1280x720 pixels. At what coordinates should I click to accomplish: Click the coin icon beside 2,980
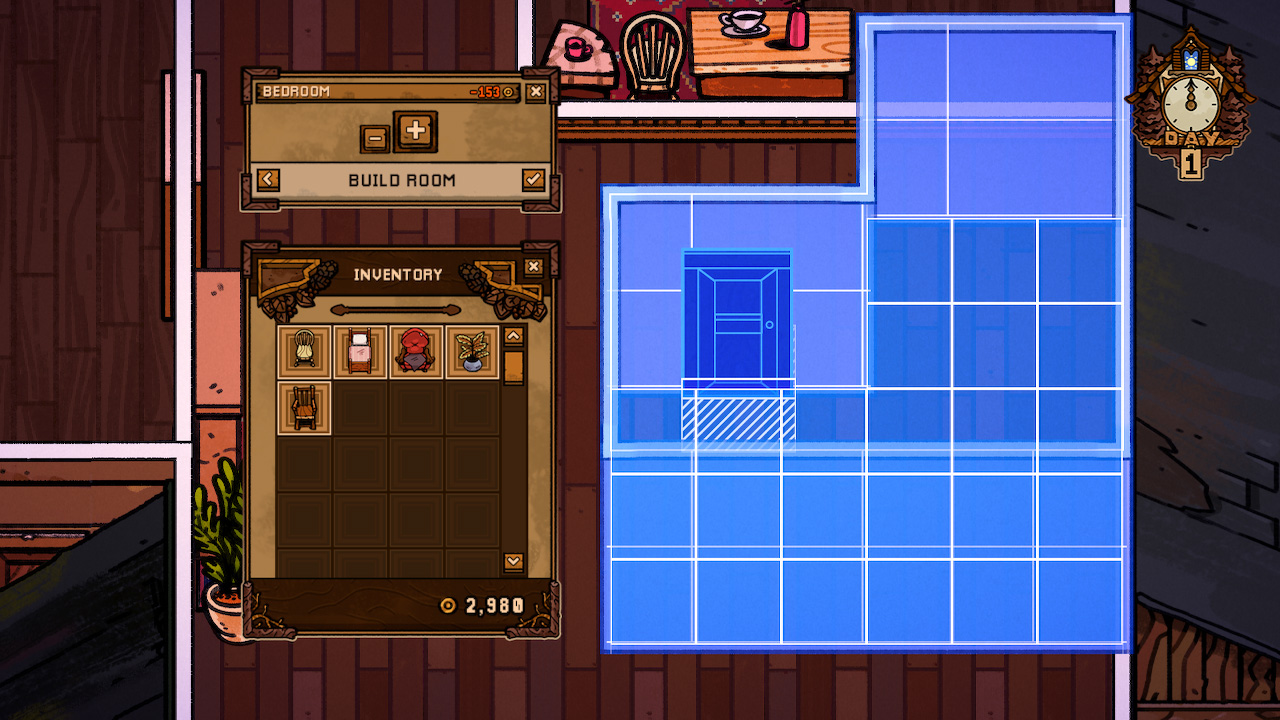coord(450,604)
